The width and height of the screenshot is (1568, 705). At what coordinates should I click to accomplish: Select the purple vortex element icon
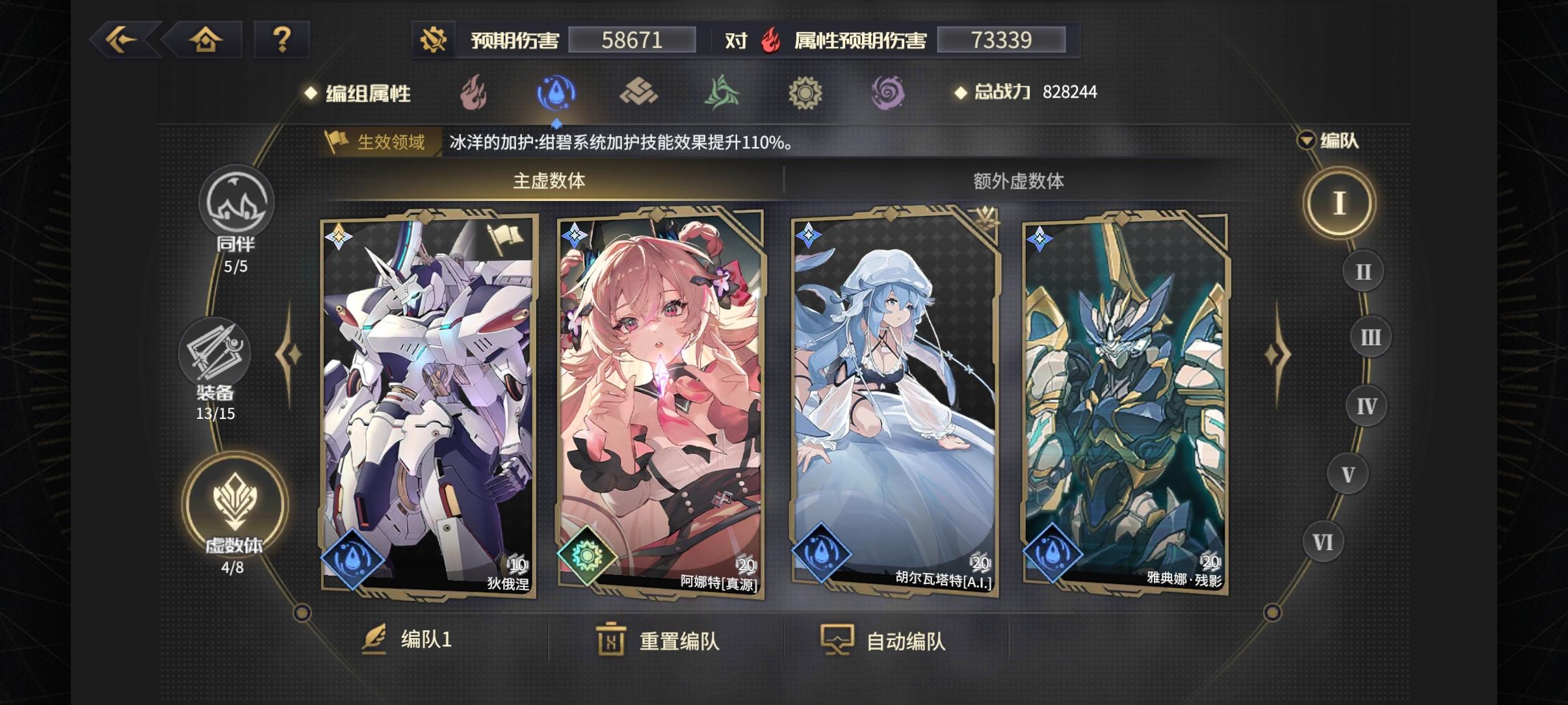pyautogui.click(x=889, y=92)
